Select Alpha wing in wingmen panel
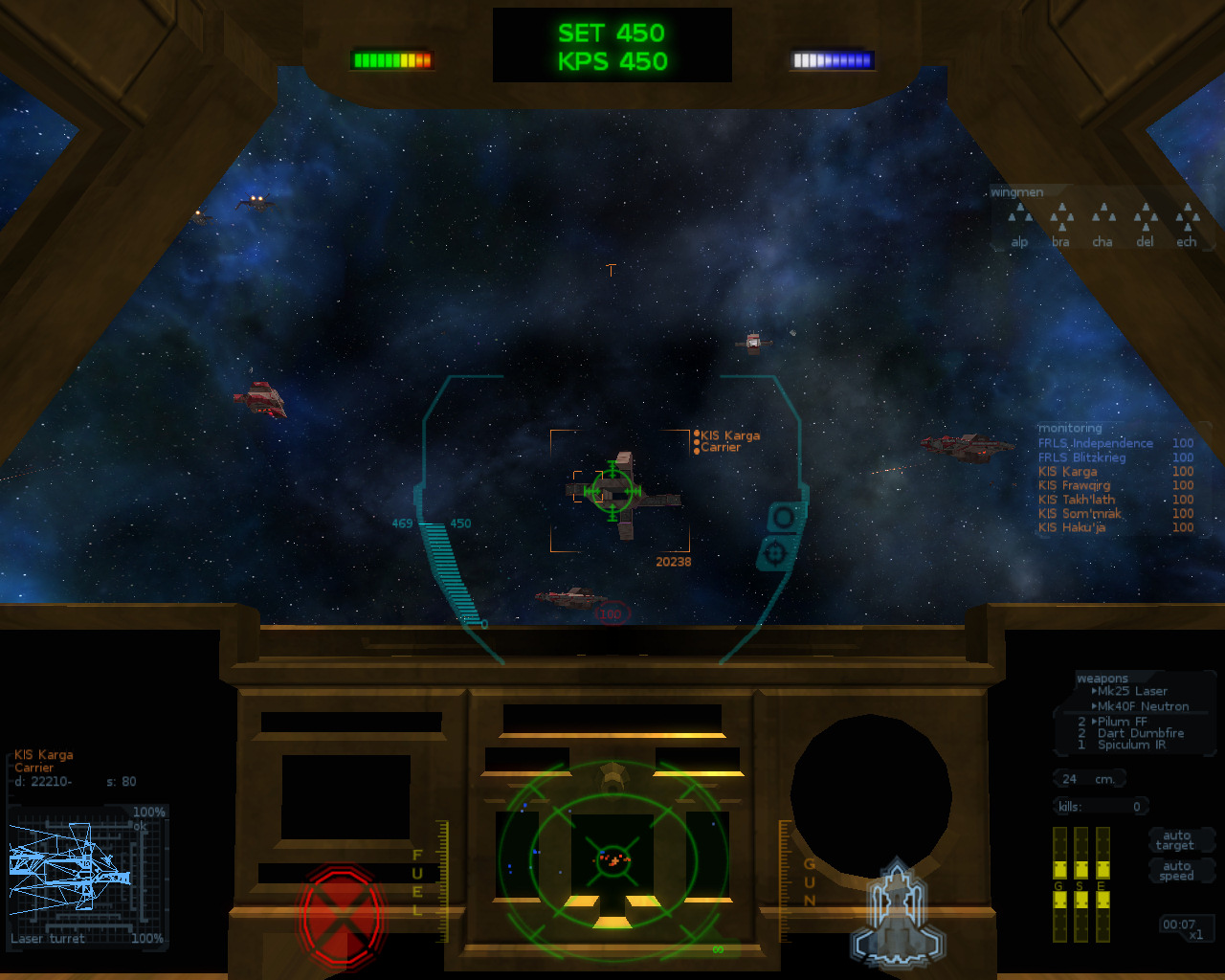 1019,226
